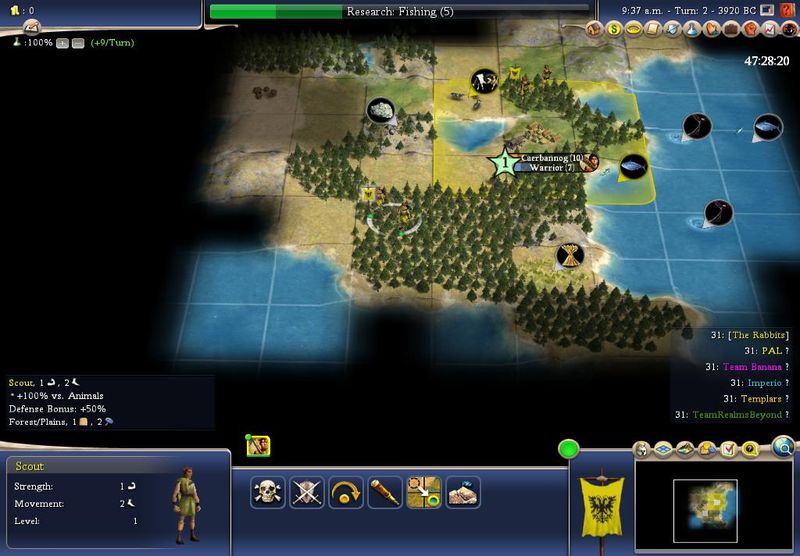This screenshot has width=800, height=556.
Task: Choose the Go To move command button
Action: (x=424, y=492)
